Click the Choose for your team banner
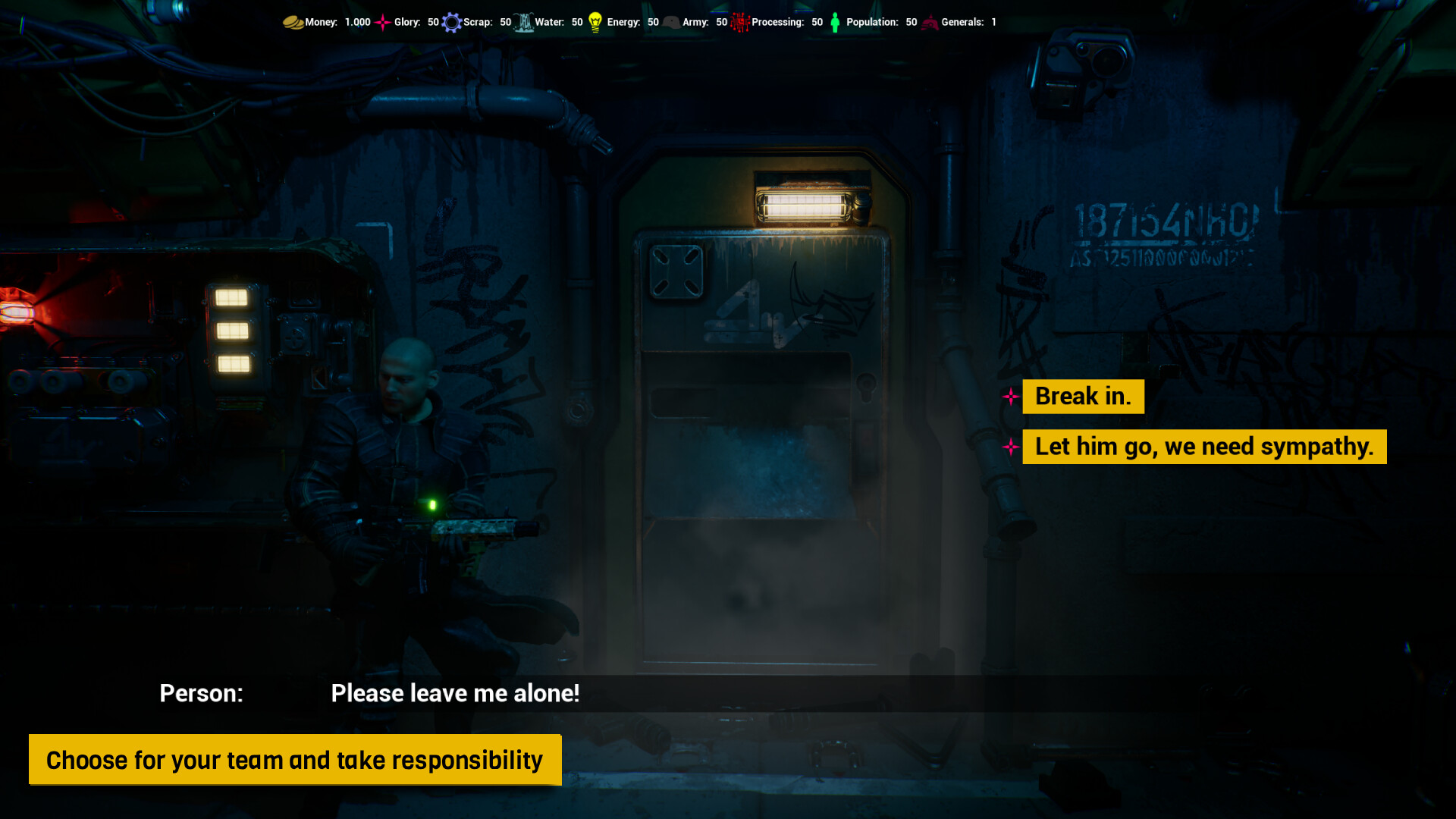 tap(294, 759)
